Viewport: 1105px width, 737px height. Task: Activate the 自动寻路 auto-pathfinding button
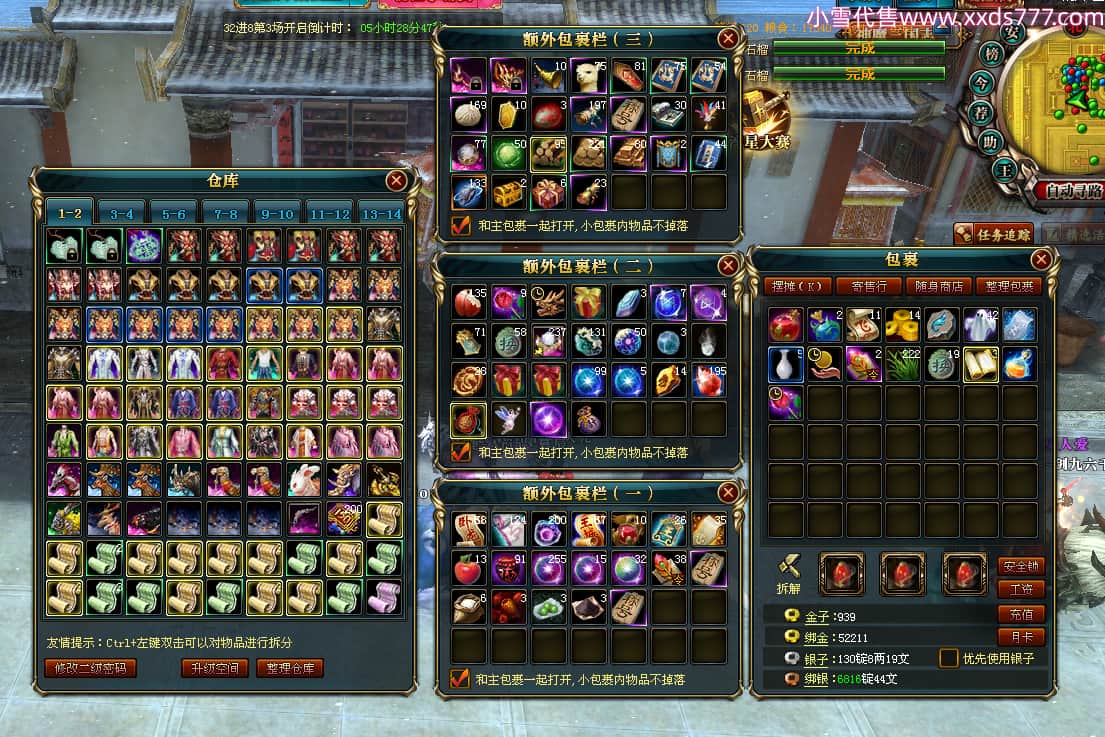[x=1069, y=190]
